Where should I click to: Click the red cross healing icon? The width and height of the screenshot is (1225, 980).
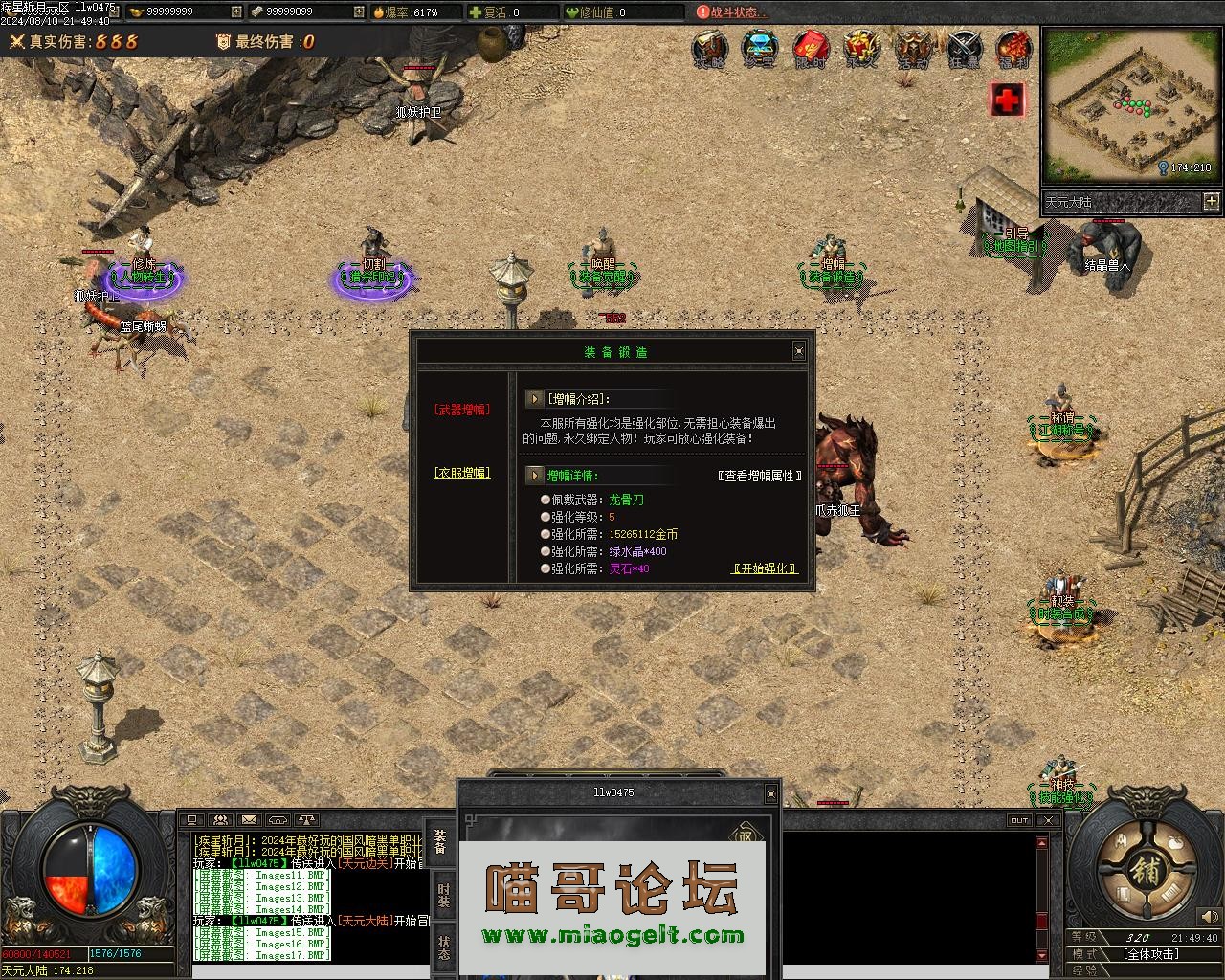(x=1007, y=99)
